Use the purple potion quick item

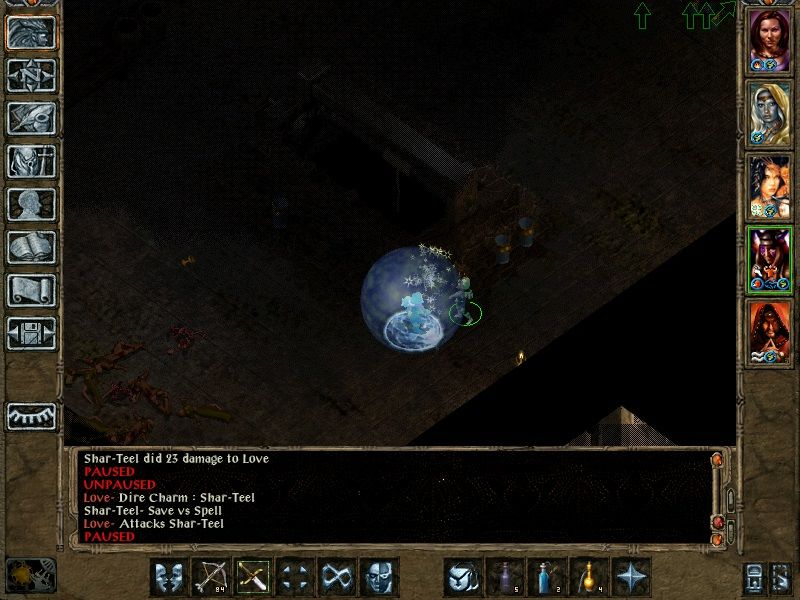coord(505,577)
